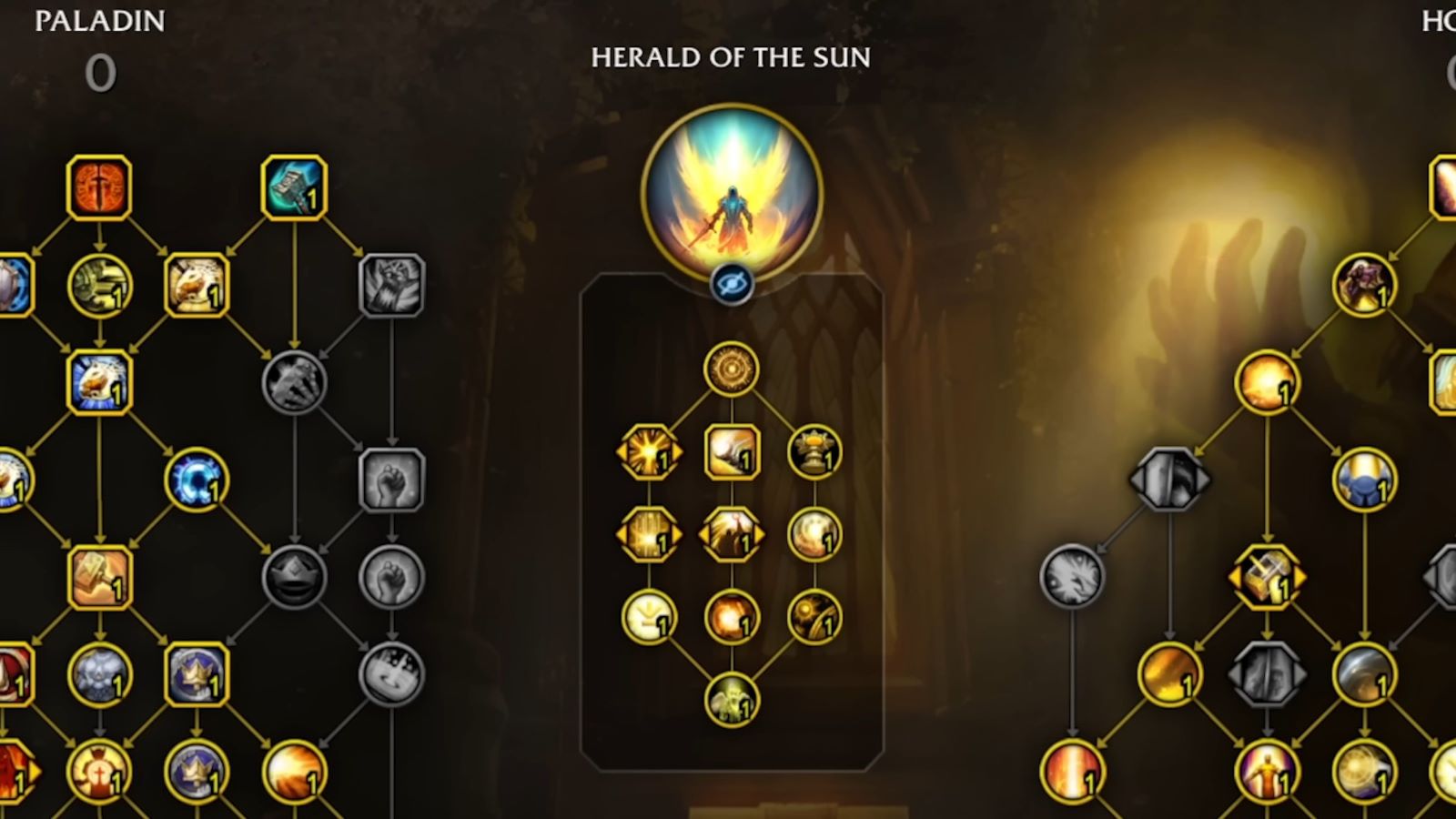Select the Holy Shock talent in the Holy tree
The height and width of the screenshot is (819, 1456).
(x=1265, y=387)
